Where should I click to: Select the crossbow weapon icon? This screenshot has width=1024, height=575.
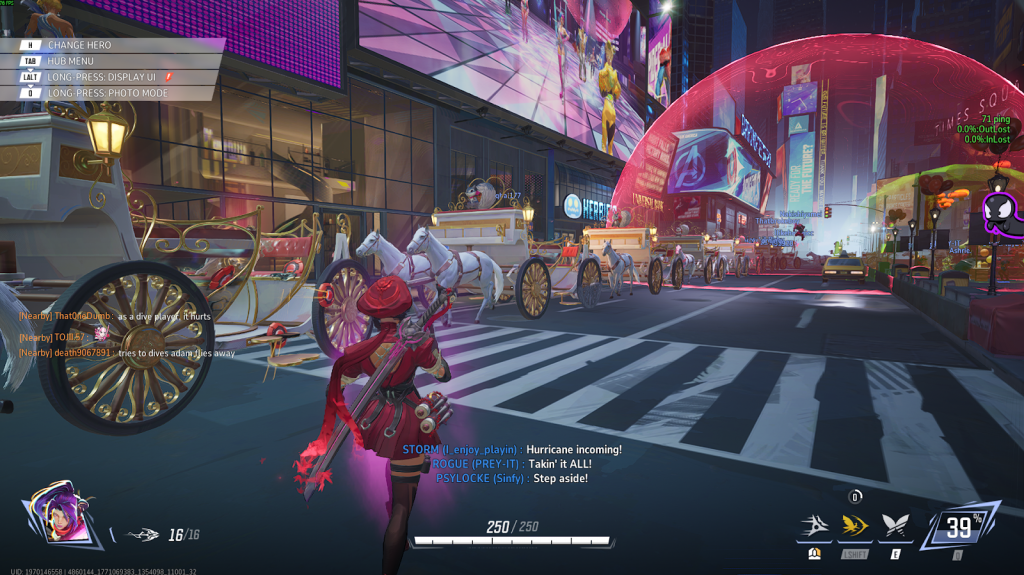[142, 535]
